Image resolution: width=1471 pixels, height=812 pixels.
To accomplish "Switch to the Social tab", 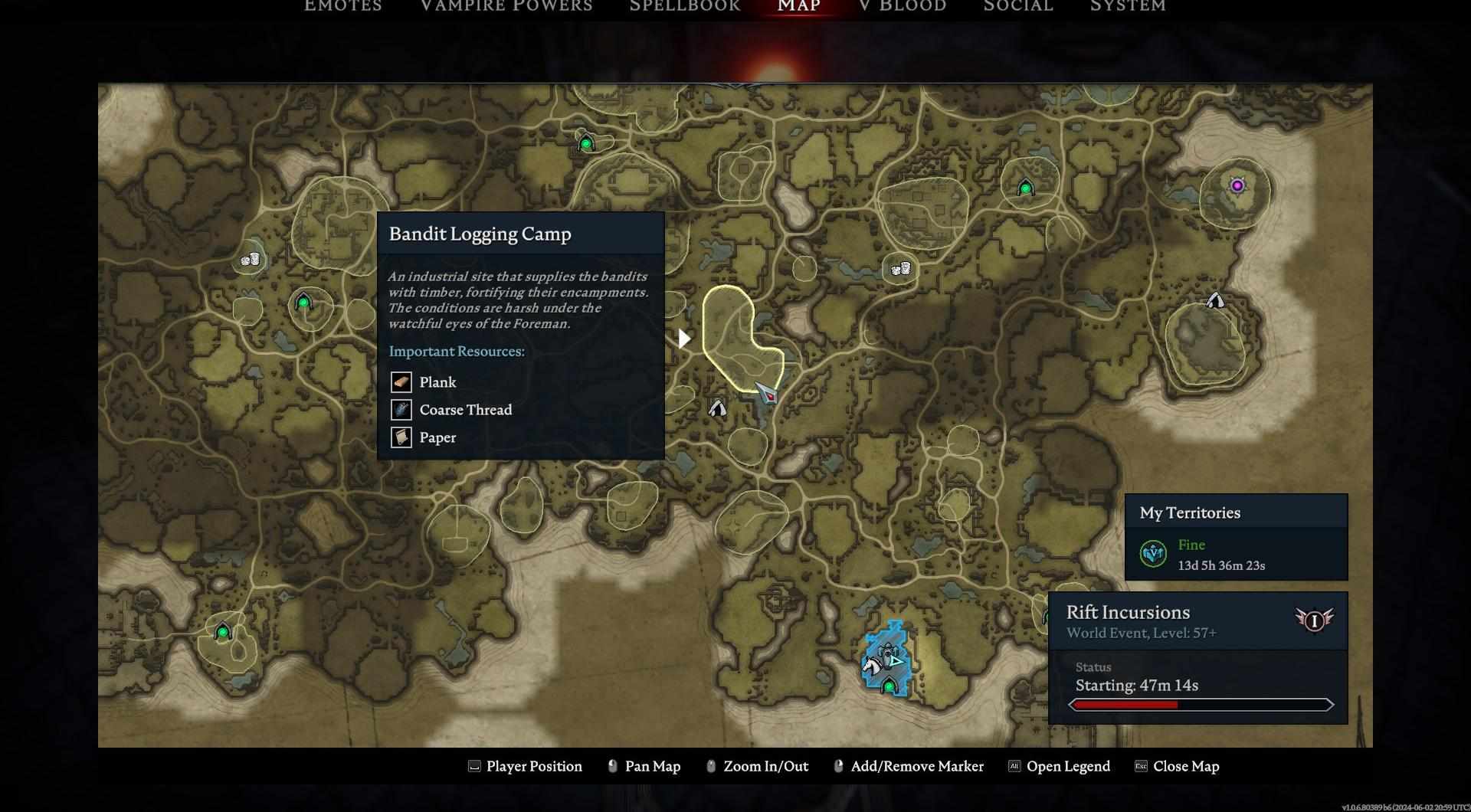I will coord(1017,6).
